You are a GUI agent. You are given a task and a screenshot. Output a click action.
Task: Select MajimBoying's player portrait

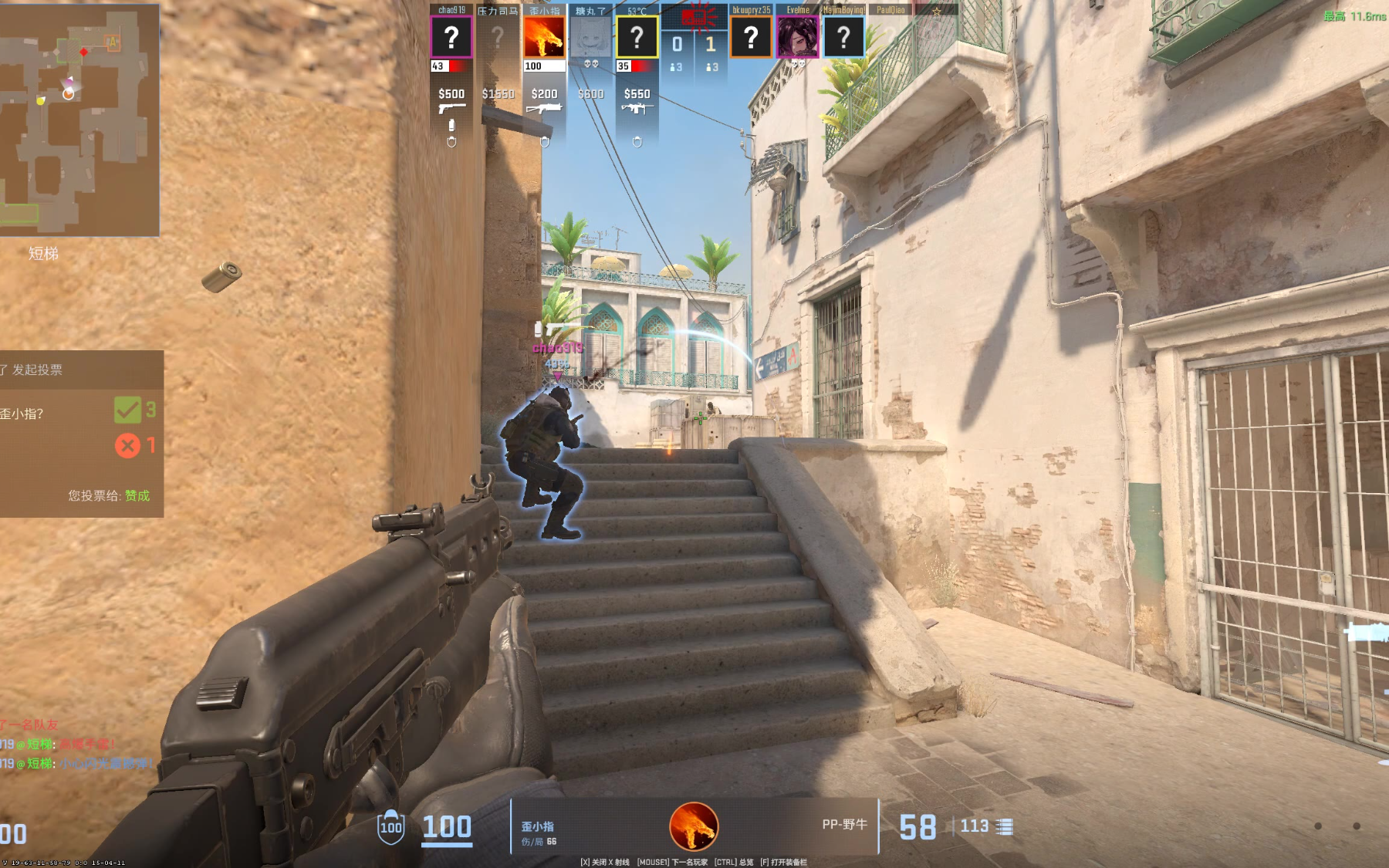pyautogui.click(x=843, y=37)
